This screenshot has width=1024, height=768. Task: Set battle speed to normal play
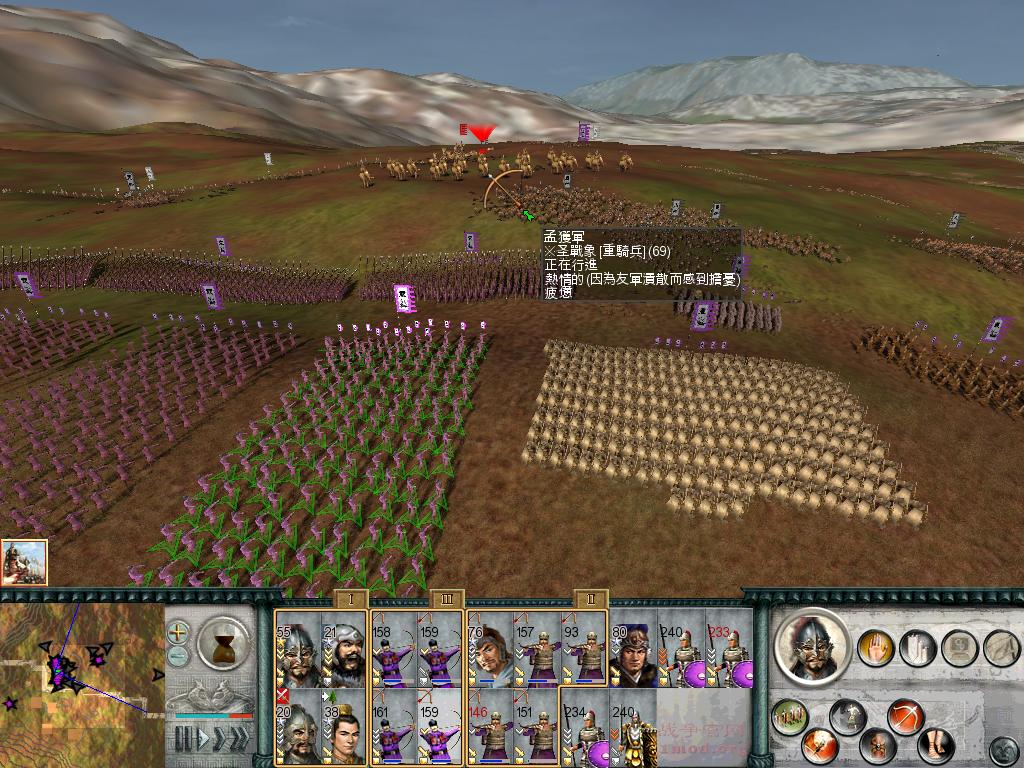click(x=203, y=739)
